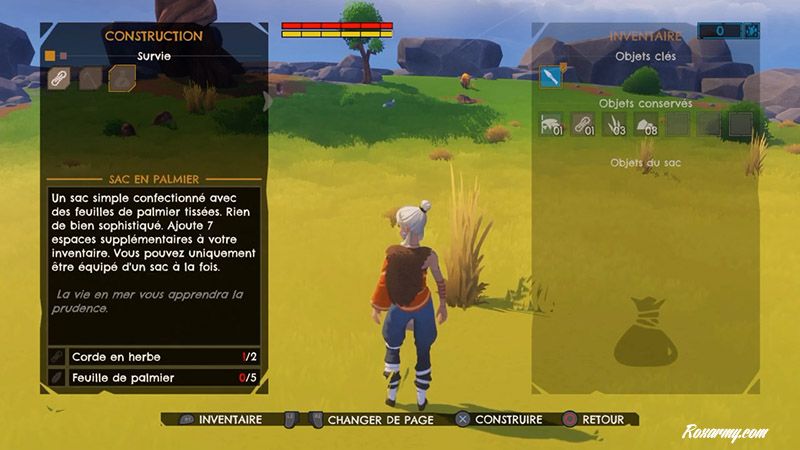Select the highlighted palm bag recipe
The height and width of the screenshot is (450, 800).
point(122,78)
